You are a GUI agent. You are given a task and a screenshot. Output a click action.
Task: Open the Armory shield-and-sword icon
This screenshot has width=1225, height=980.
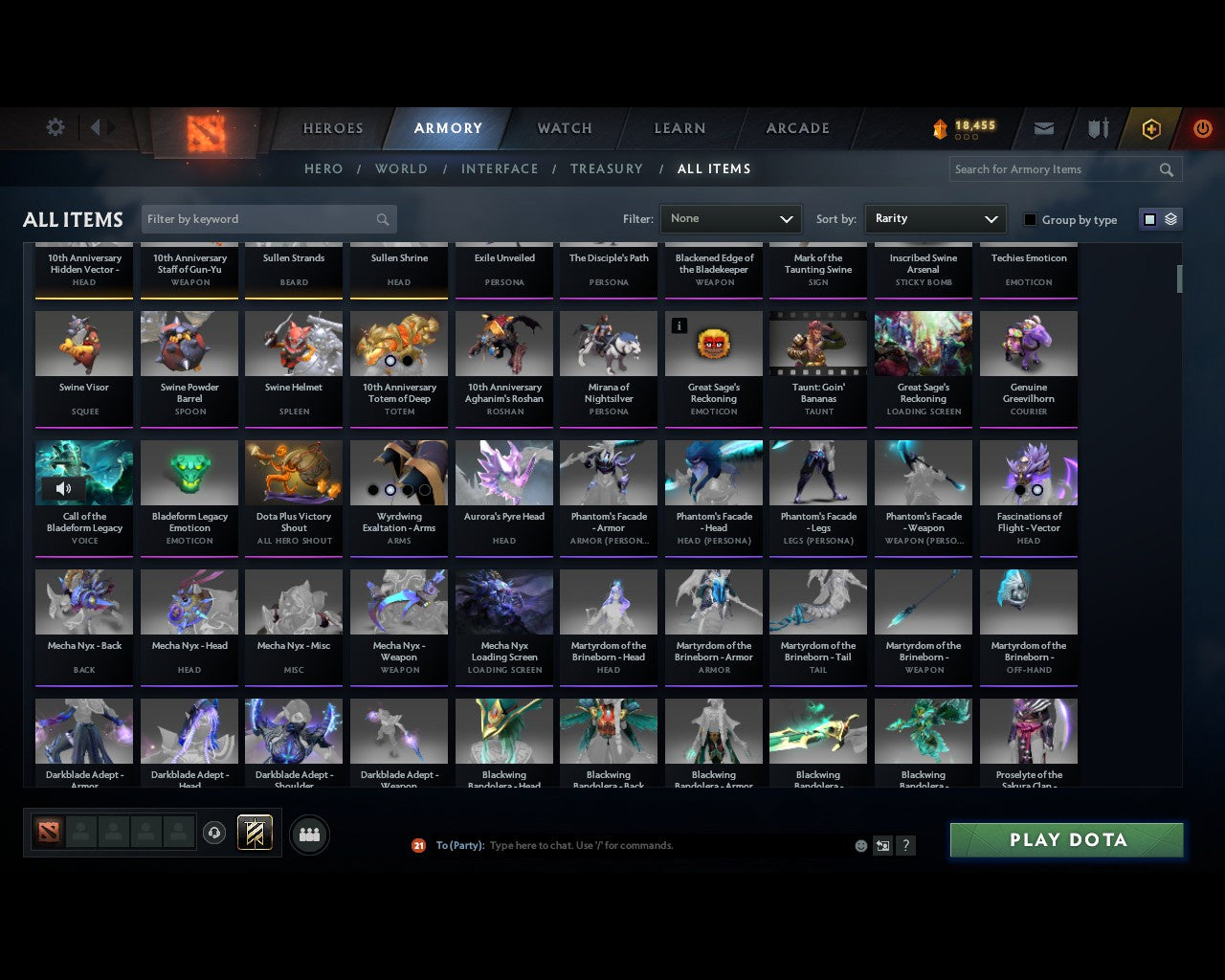tap(1097, 127)
